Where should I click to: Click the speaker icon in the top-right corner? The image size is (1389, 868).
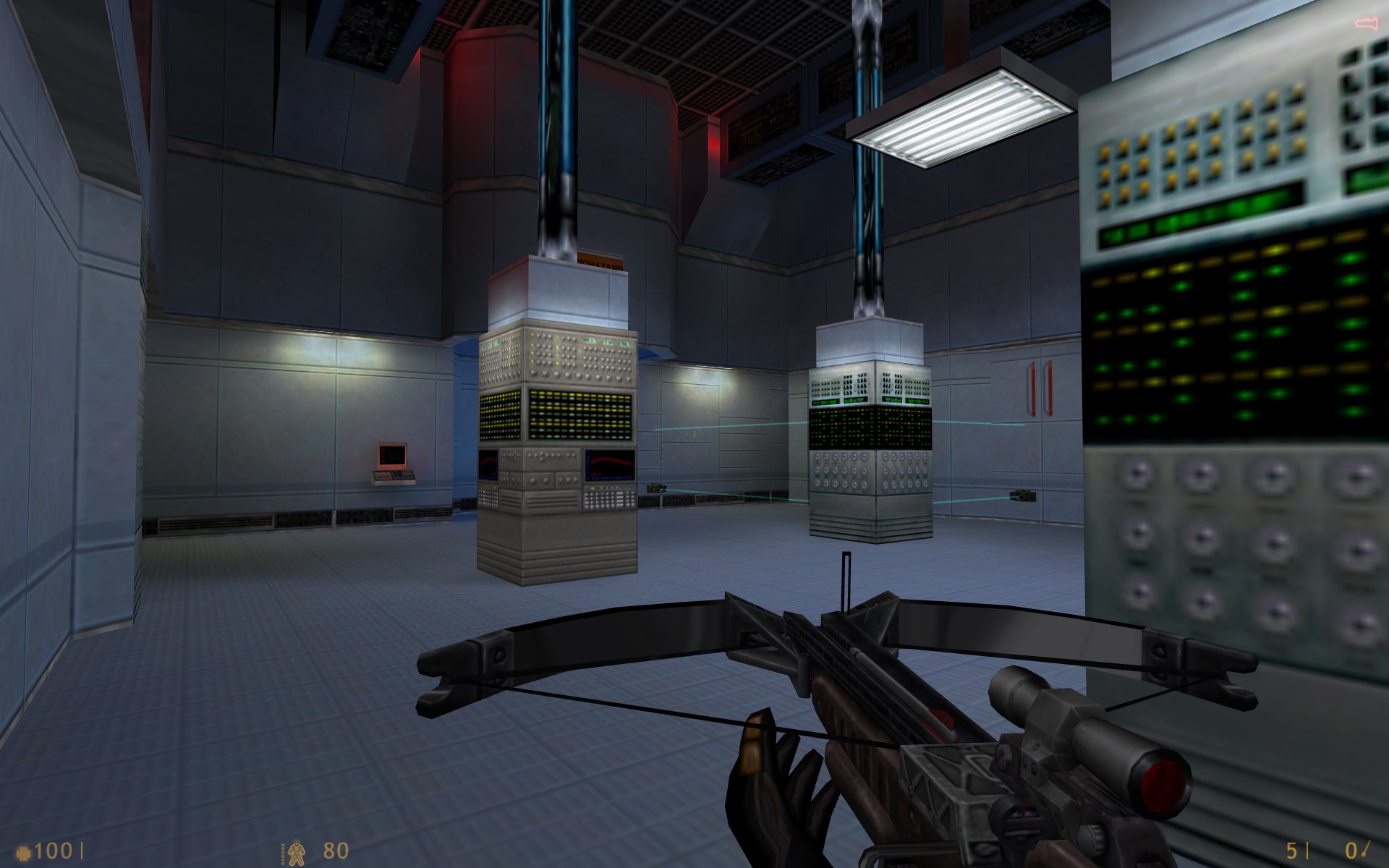1364,22
